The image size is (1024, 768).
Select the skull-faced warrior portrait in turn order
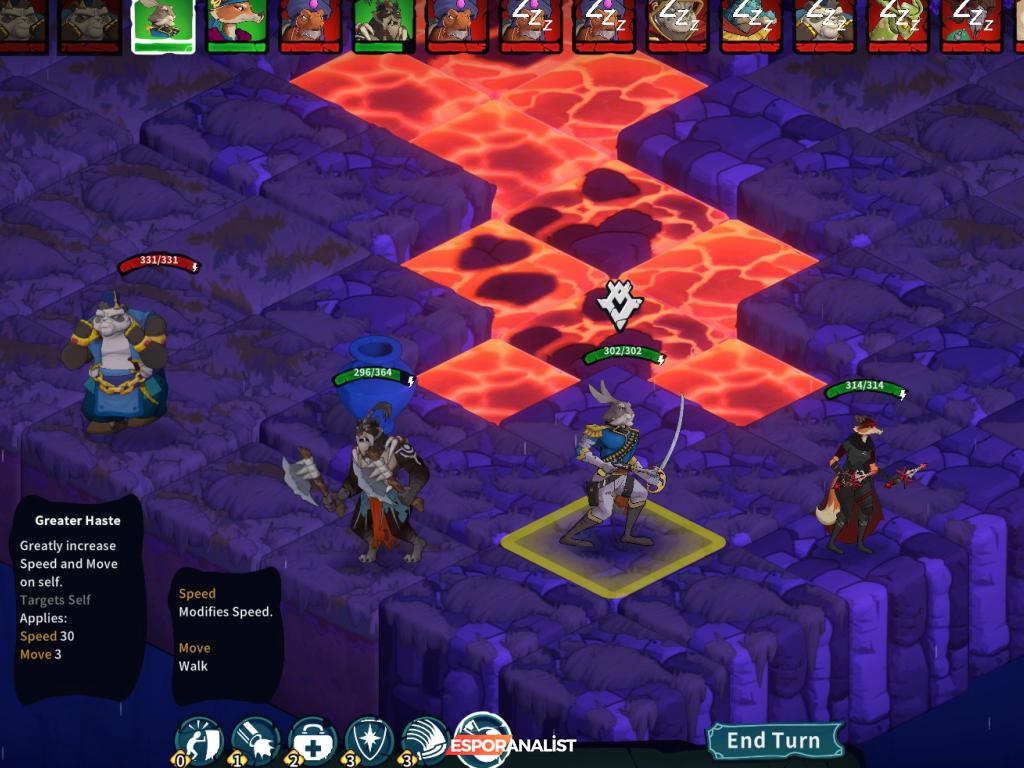[383, 24]
